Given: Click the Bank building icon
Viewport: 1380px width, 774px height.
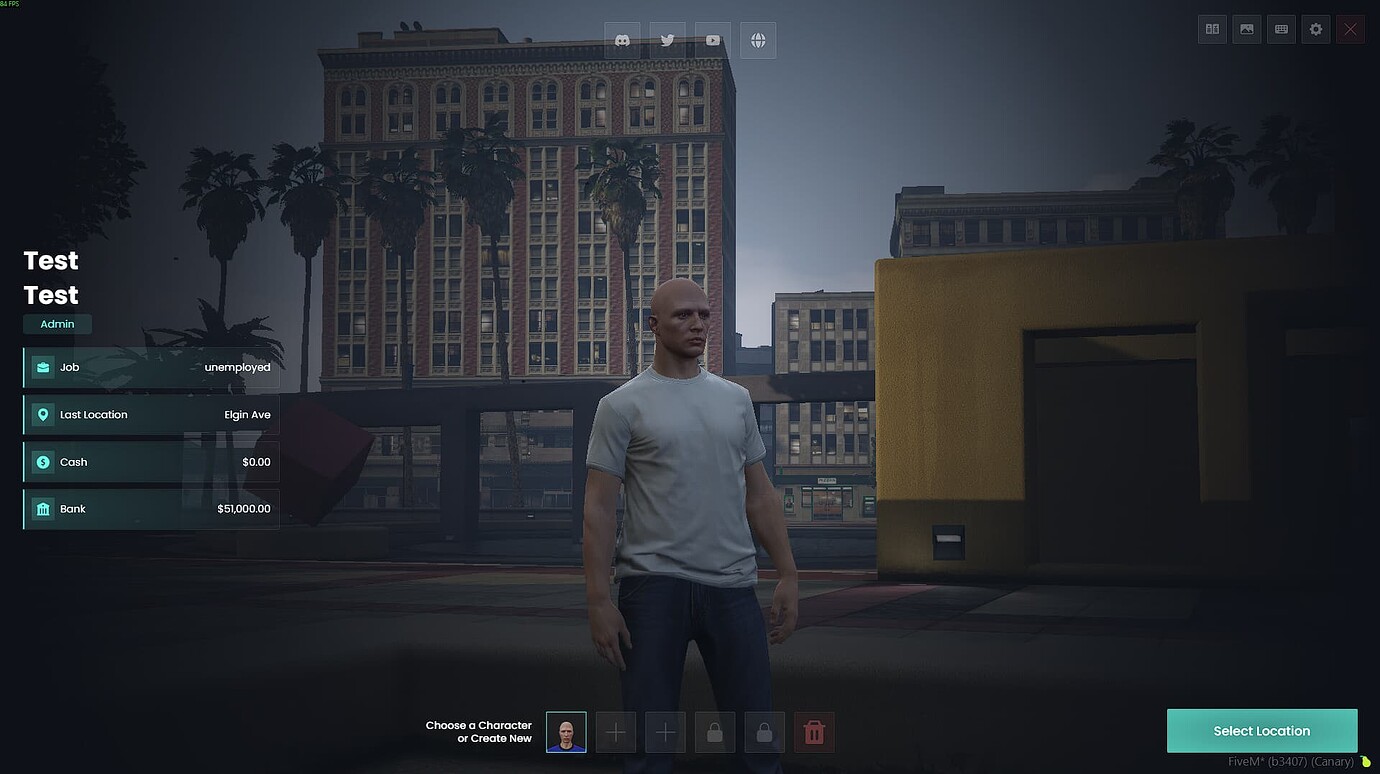Looking at the screenshot, I should click(43, 508).
